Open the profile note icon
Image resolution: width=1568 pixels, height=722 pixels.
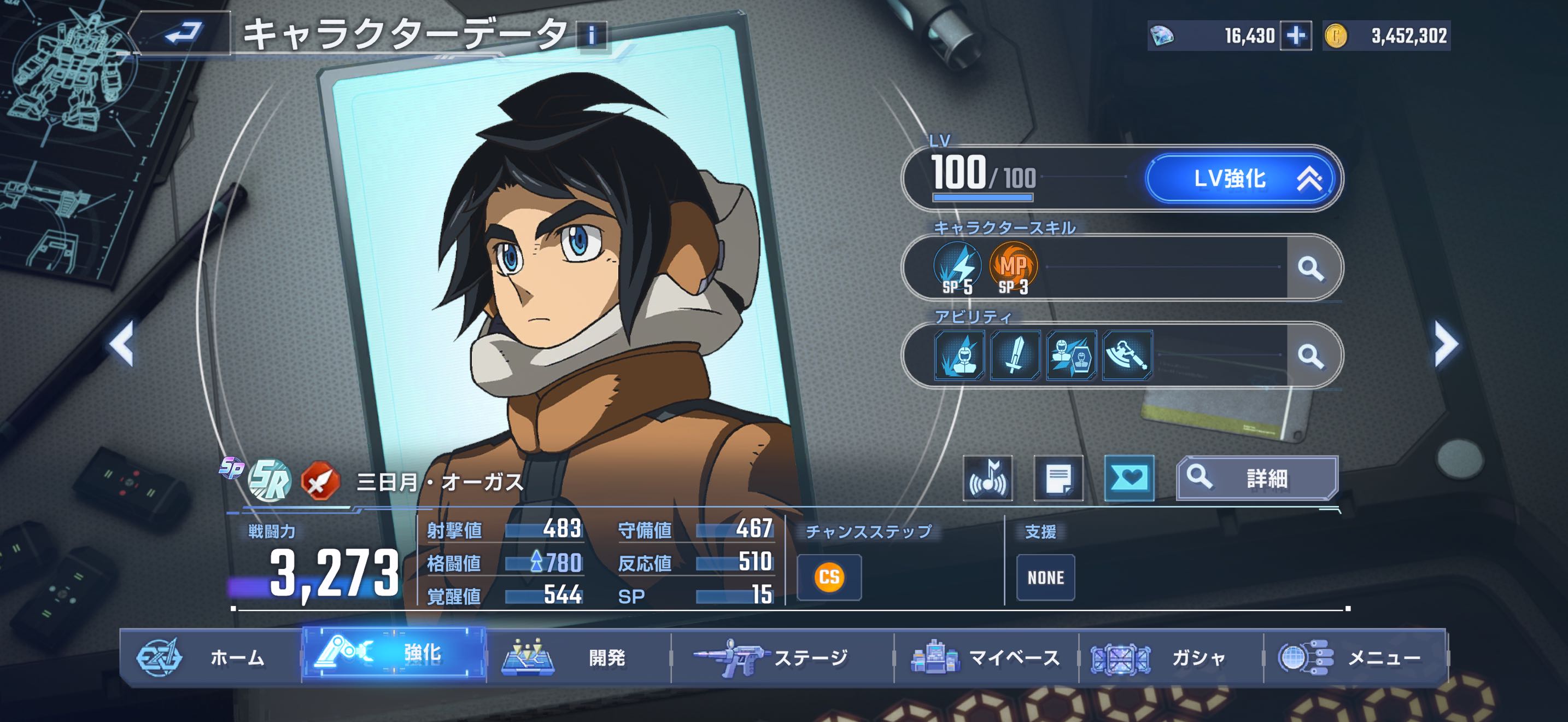(1058, 479)
